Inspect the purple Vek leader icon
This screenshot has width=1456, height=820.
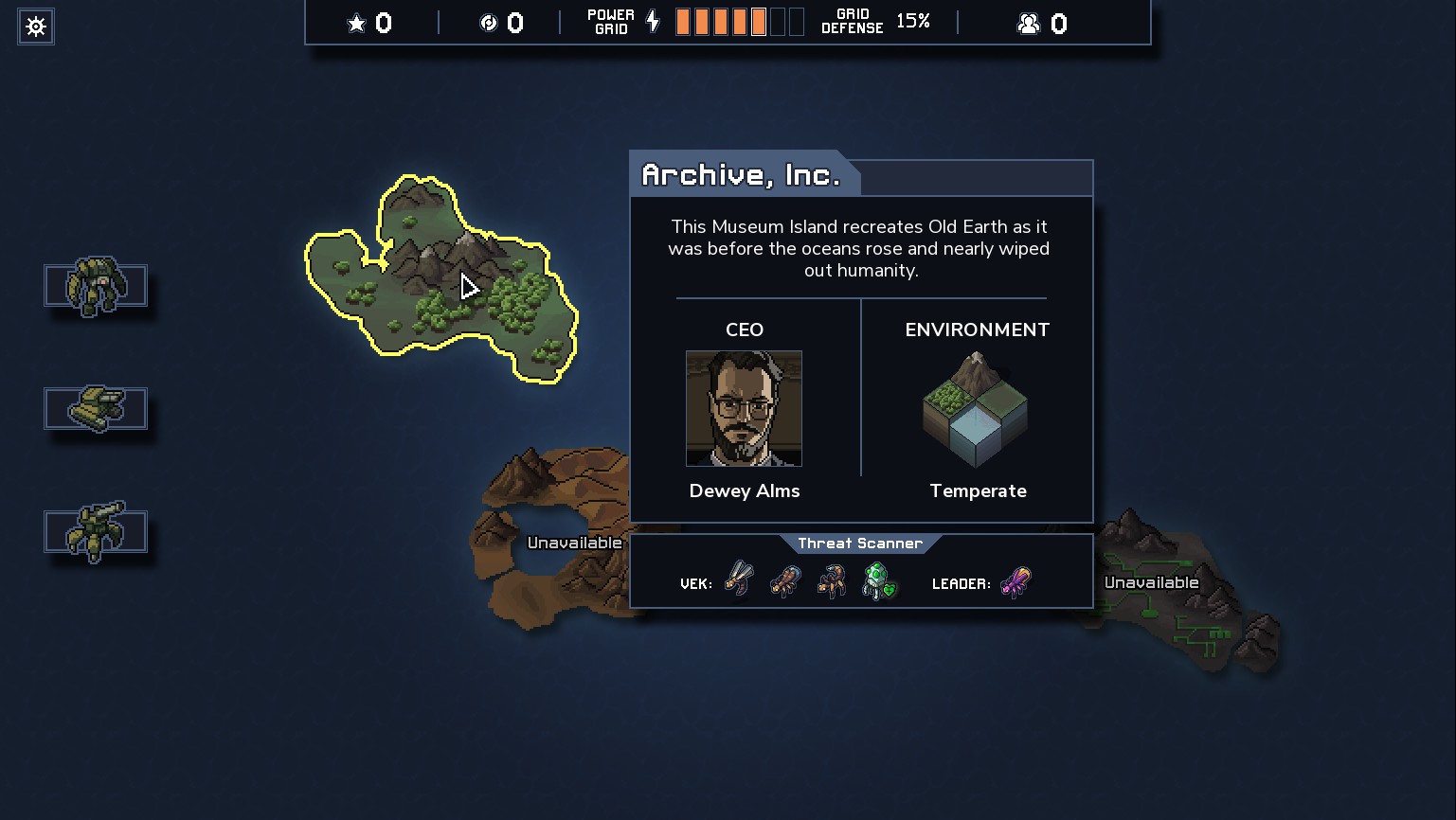tap(1016, 581)
